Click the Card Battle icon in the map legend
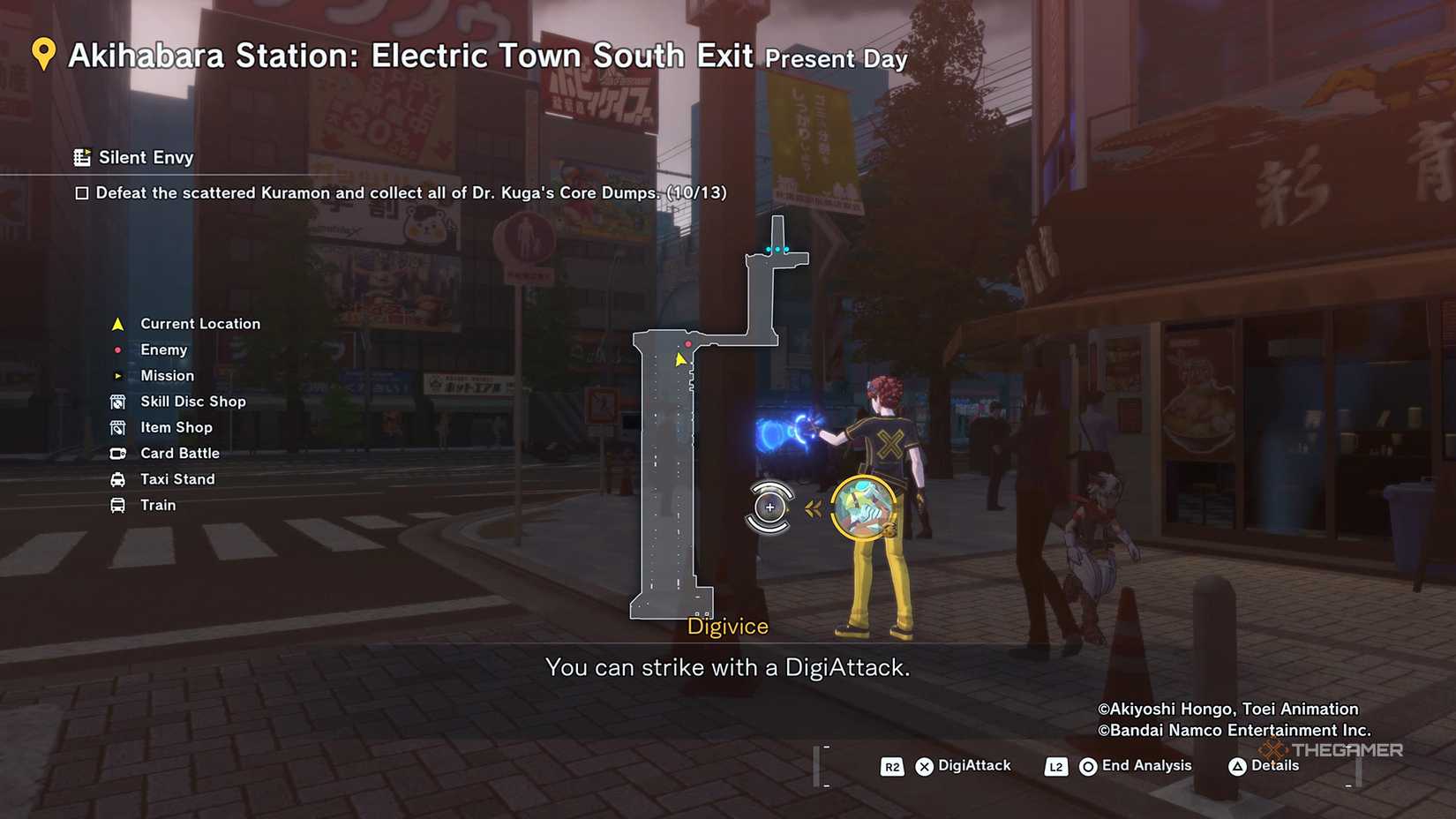1456x819 pixels. point(117,453)
